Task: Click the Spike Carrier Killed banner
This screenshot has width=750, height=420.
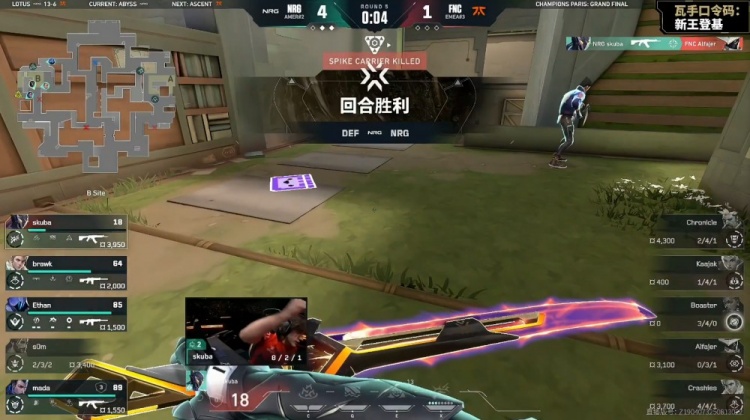Action: [375, 61]
